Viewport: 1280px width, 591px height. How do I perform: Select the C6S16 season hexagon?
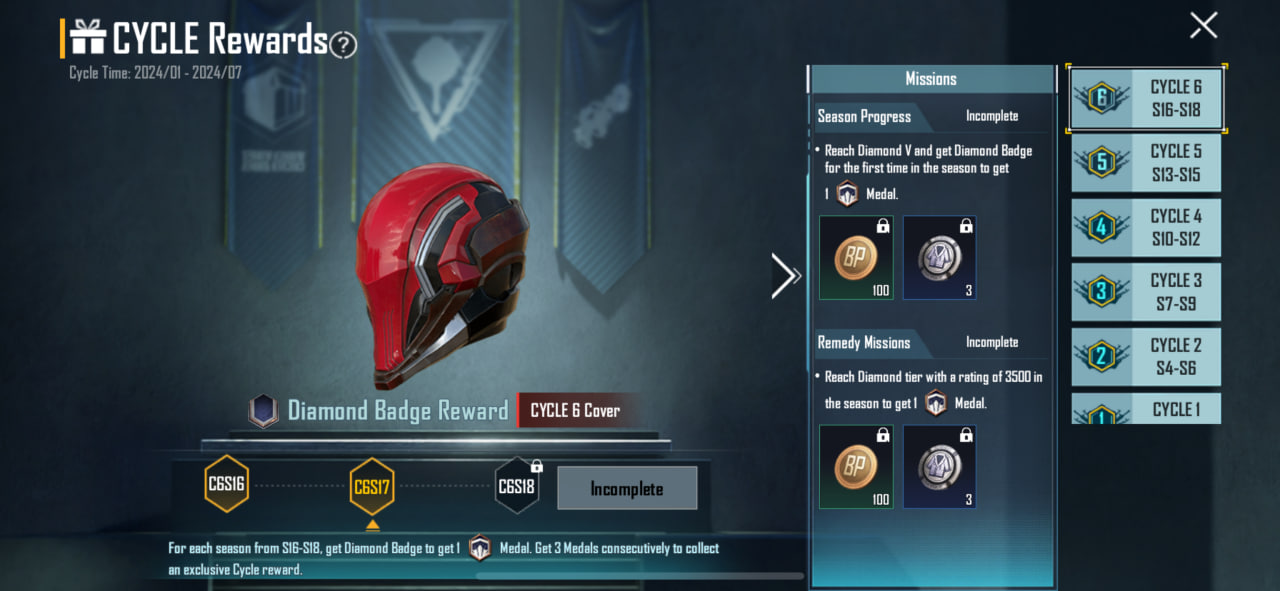[226, 484]
